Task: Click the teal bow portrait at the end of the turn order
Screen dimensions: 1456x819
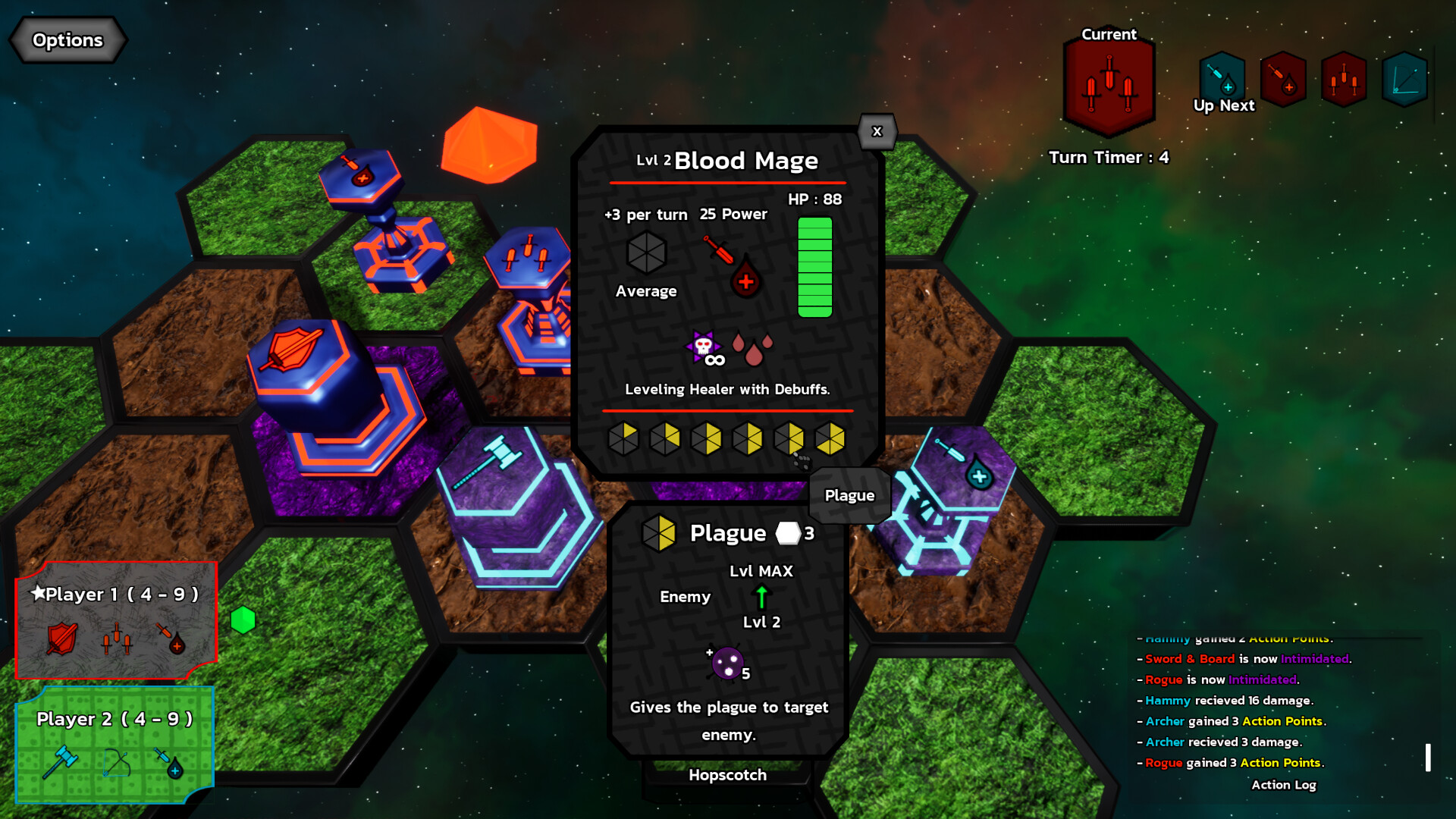Action: click(x=1404, y=79)
